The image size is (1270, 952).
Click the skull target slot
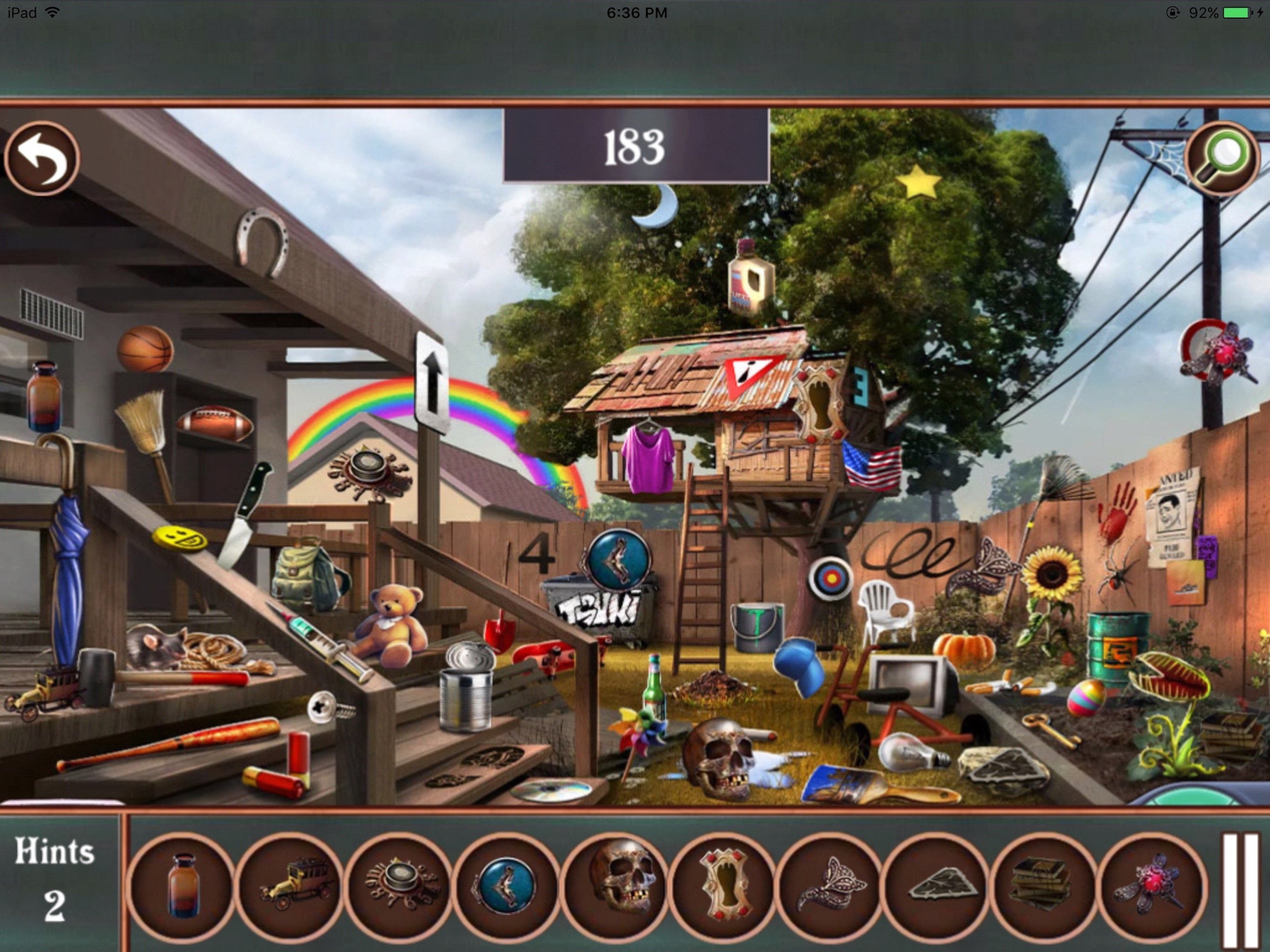pos(615,885)
